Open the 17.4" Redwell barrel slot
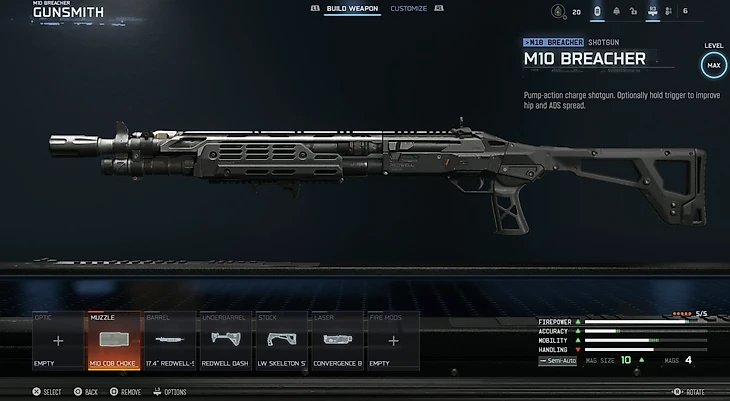 pos(170,341)
